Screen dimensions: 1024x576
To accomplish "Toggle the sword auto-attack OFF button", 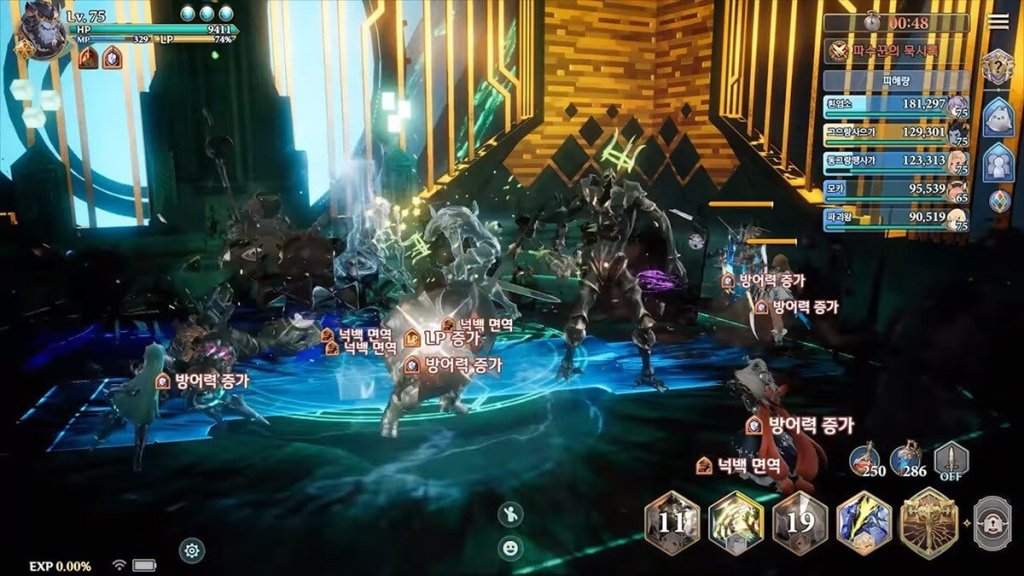I will tap(951, 460).
